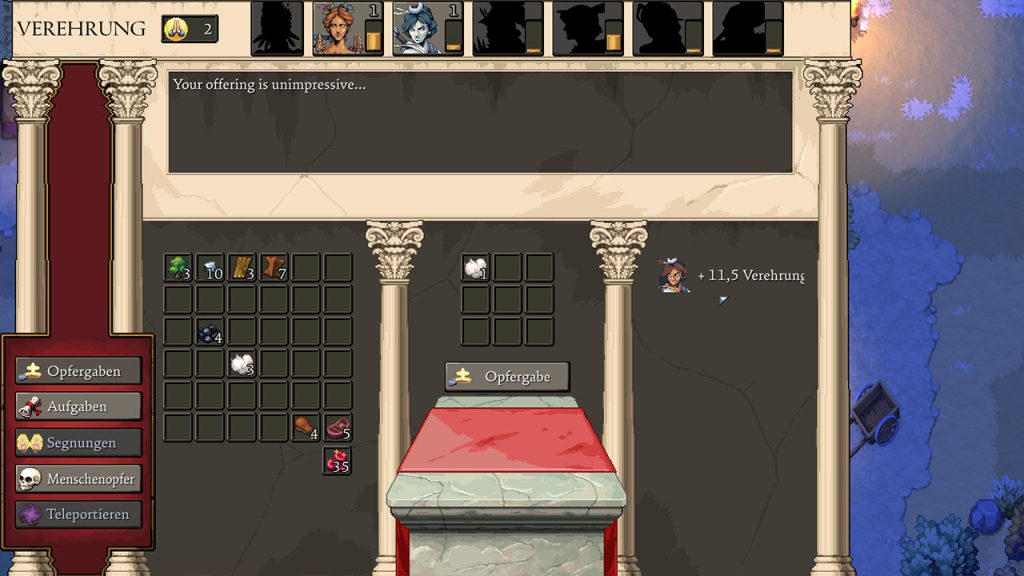
Task: Choose the stack of 7 brown hides
Action: (274, 268)
